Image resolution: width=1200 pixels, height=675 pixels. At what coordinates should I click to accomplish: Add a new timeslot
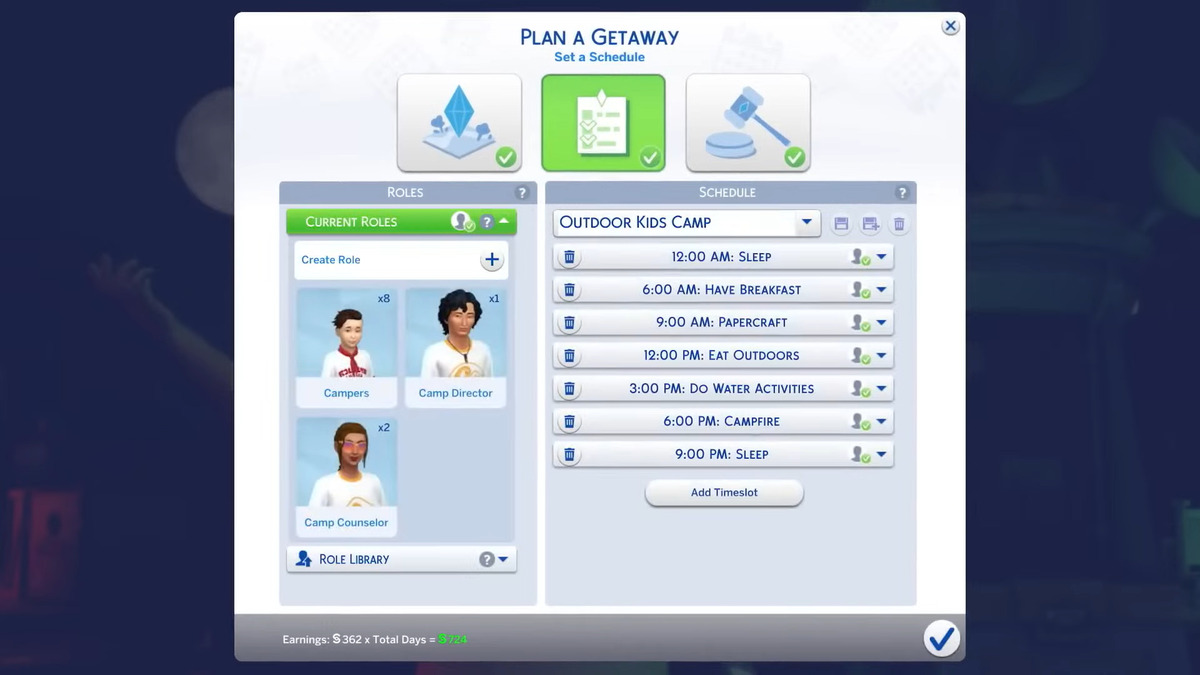point(724,493)
